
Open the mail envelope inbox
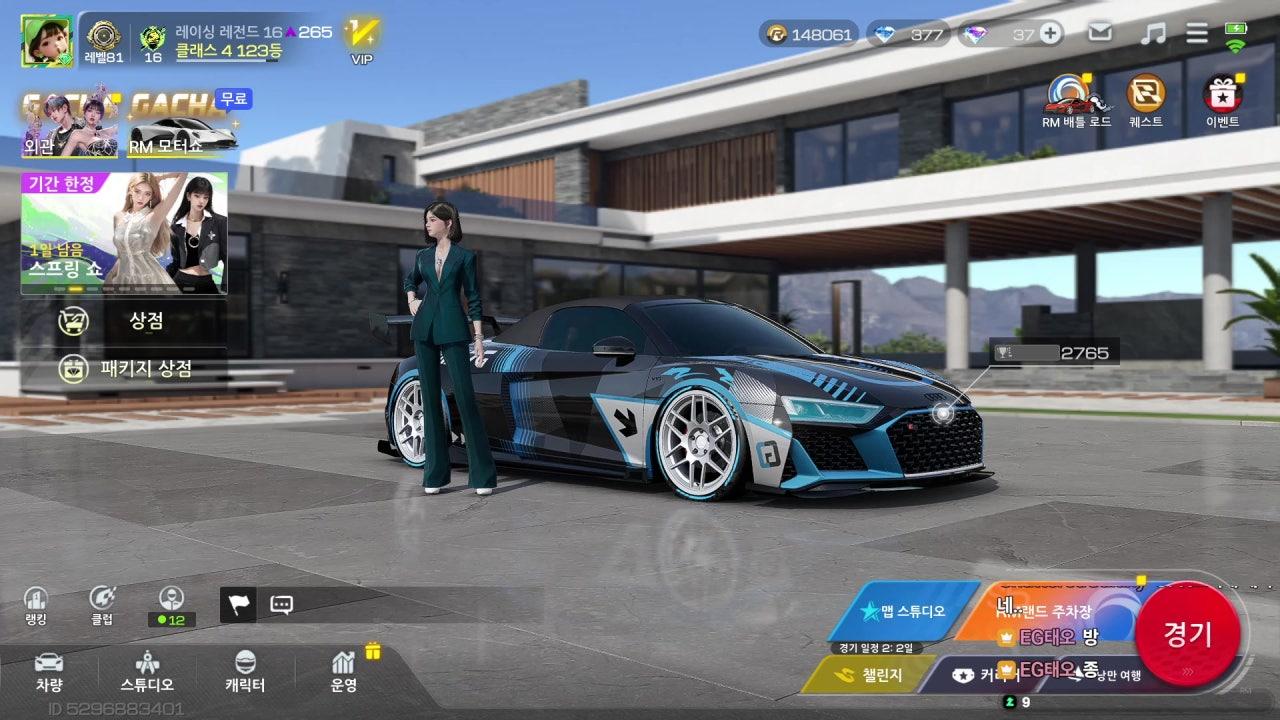click(1100, 33)
